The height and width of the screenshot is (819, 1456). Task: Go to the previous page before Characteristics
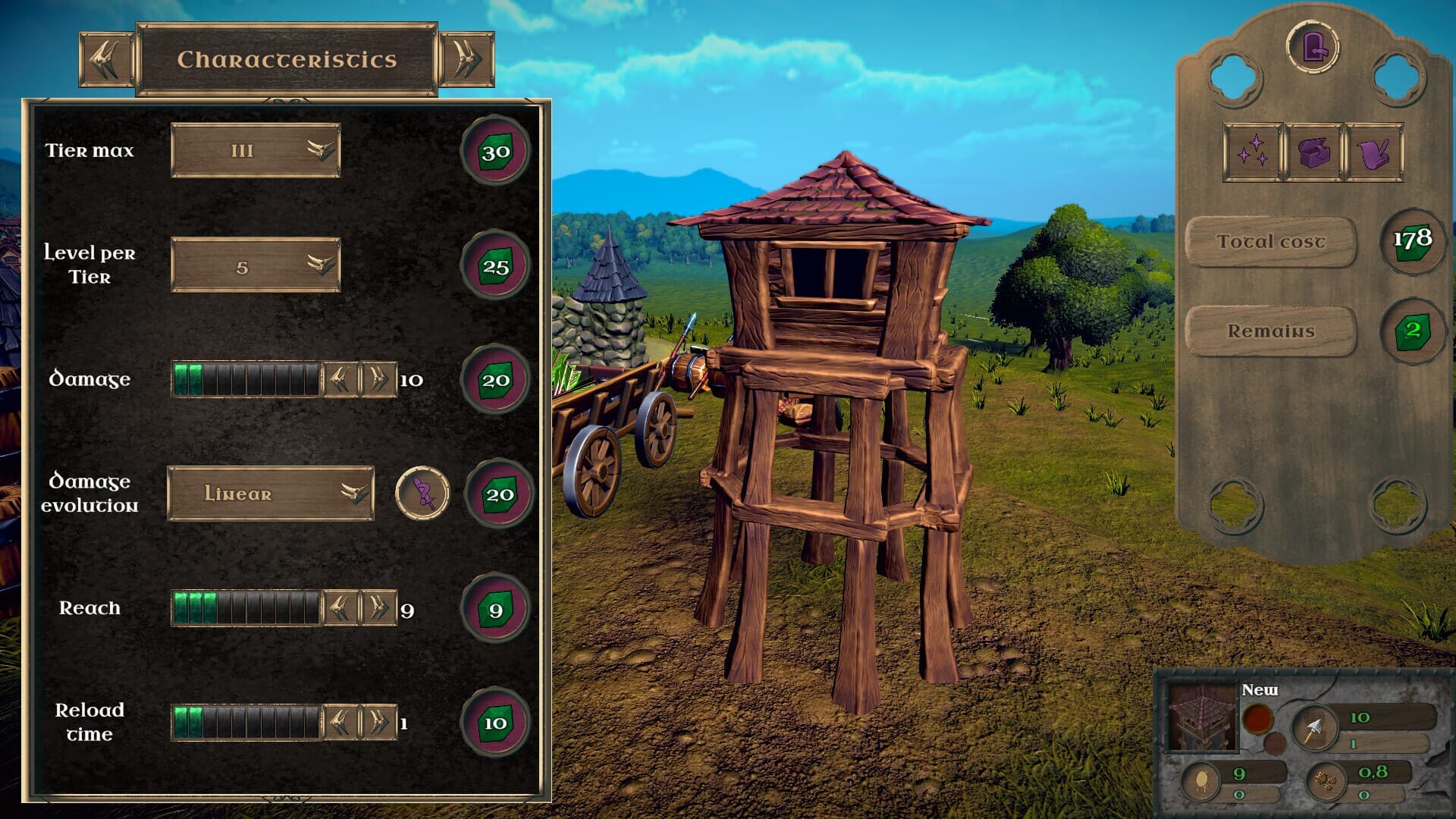coord(106,59)
